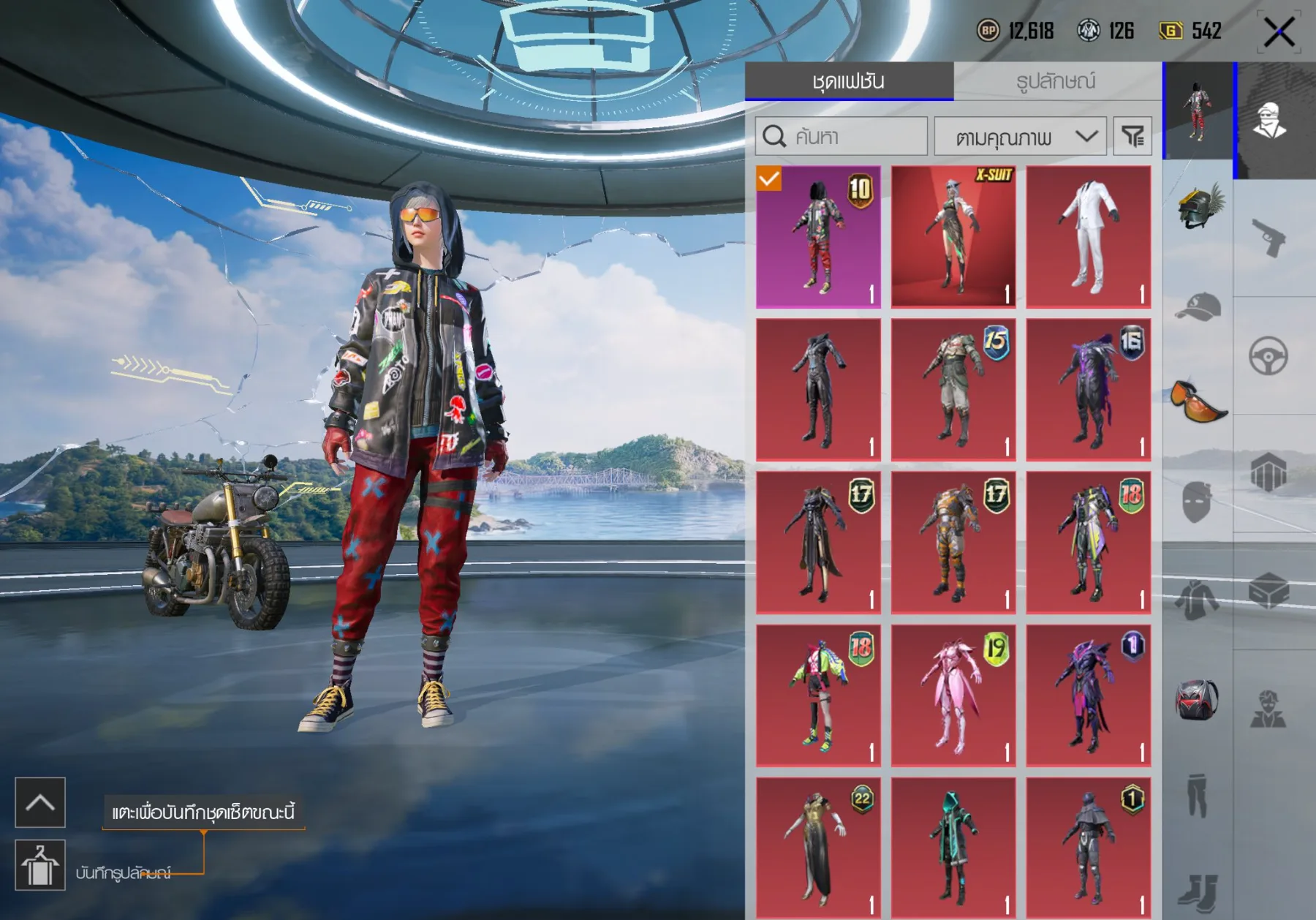Choose the white suit outfit
Image resolution: width=1316 pixels, height=920 pixels.
click(x=1088, y=236)
